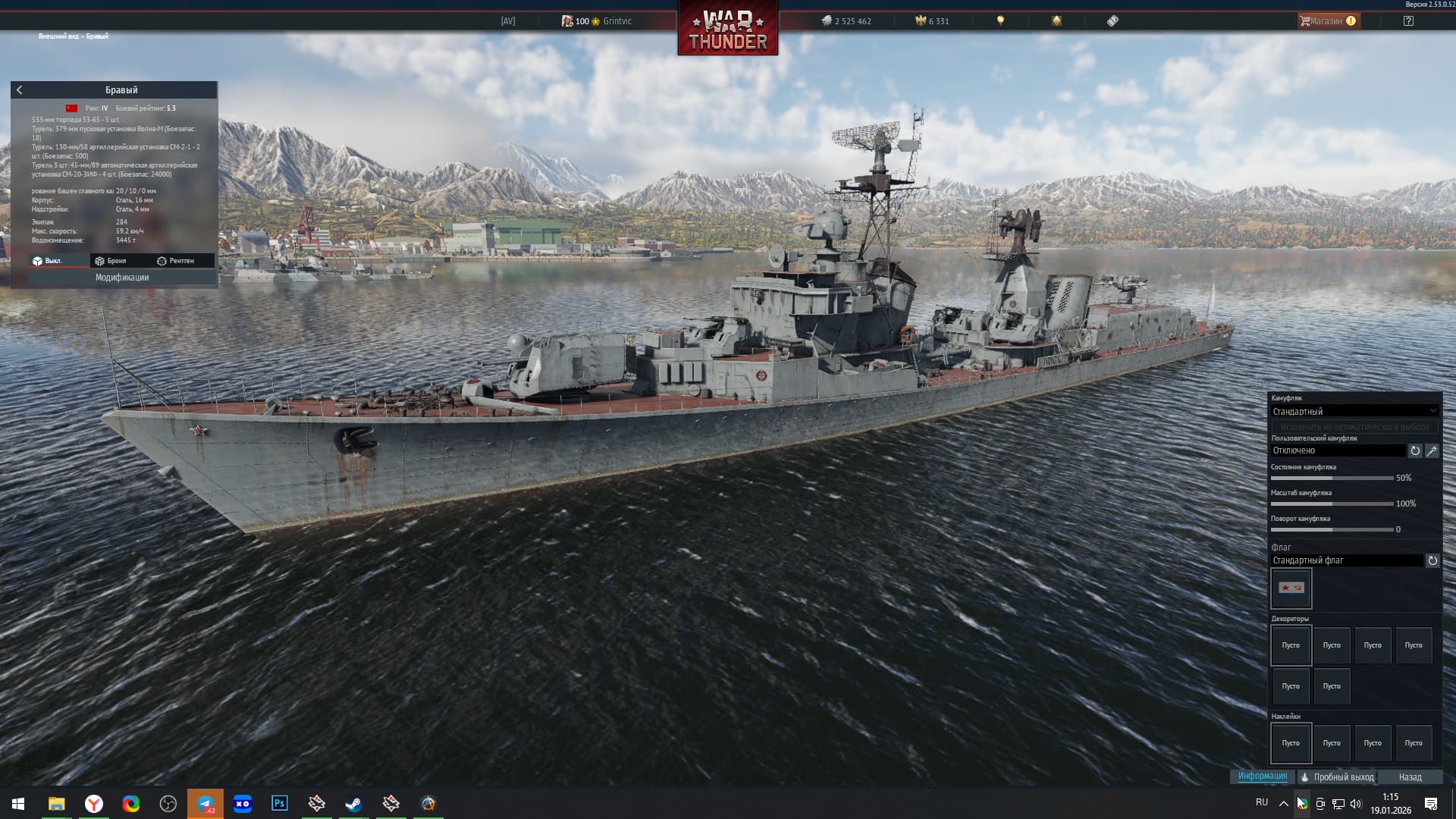
Task: Open Steam from the Windows taskbar
Action: (x=353, y=804)
